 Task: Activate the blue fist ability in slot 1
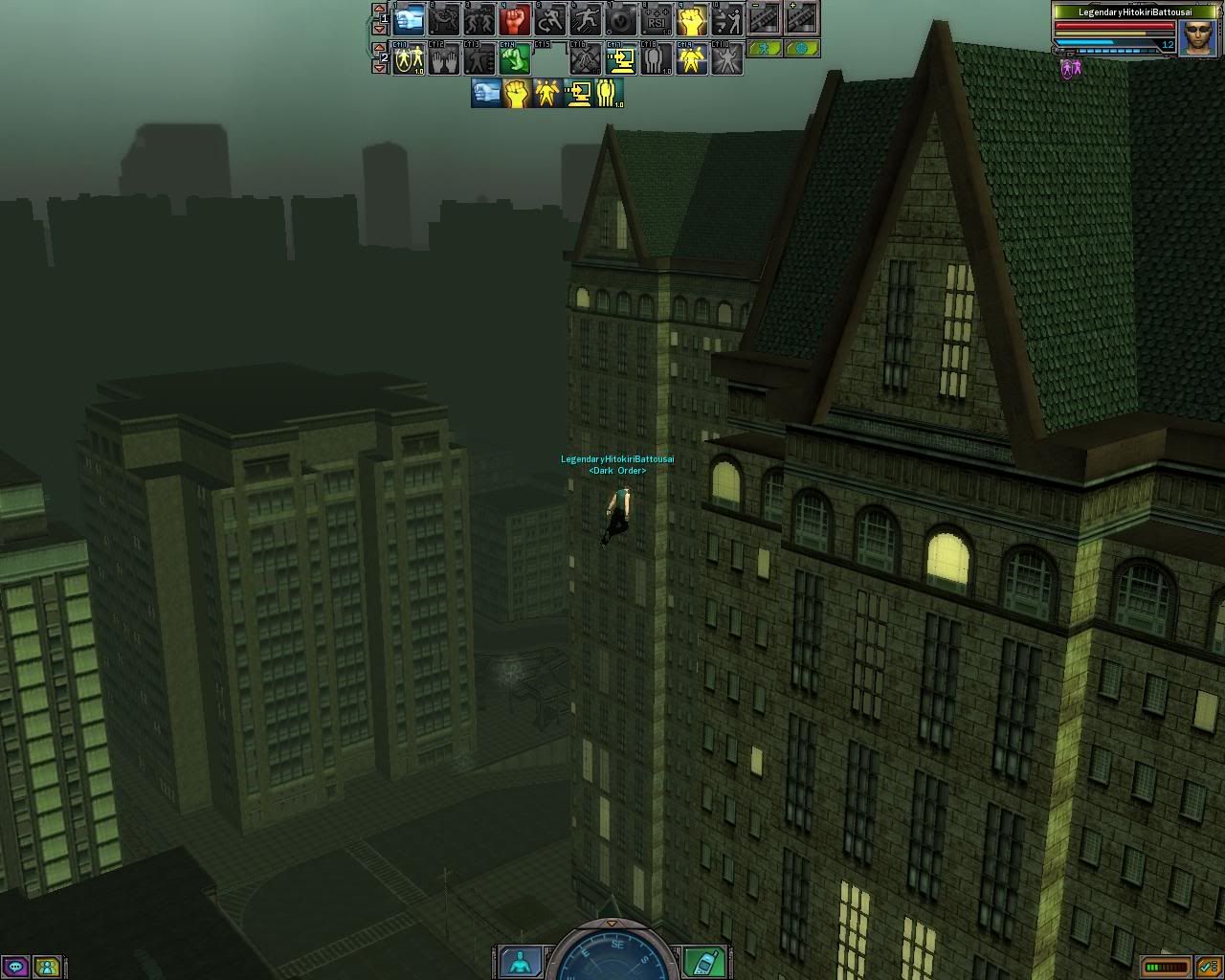pos(409,19)
